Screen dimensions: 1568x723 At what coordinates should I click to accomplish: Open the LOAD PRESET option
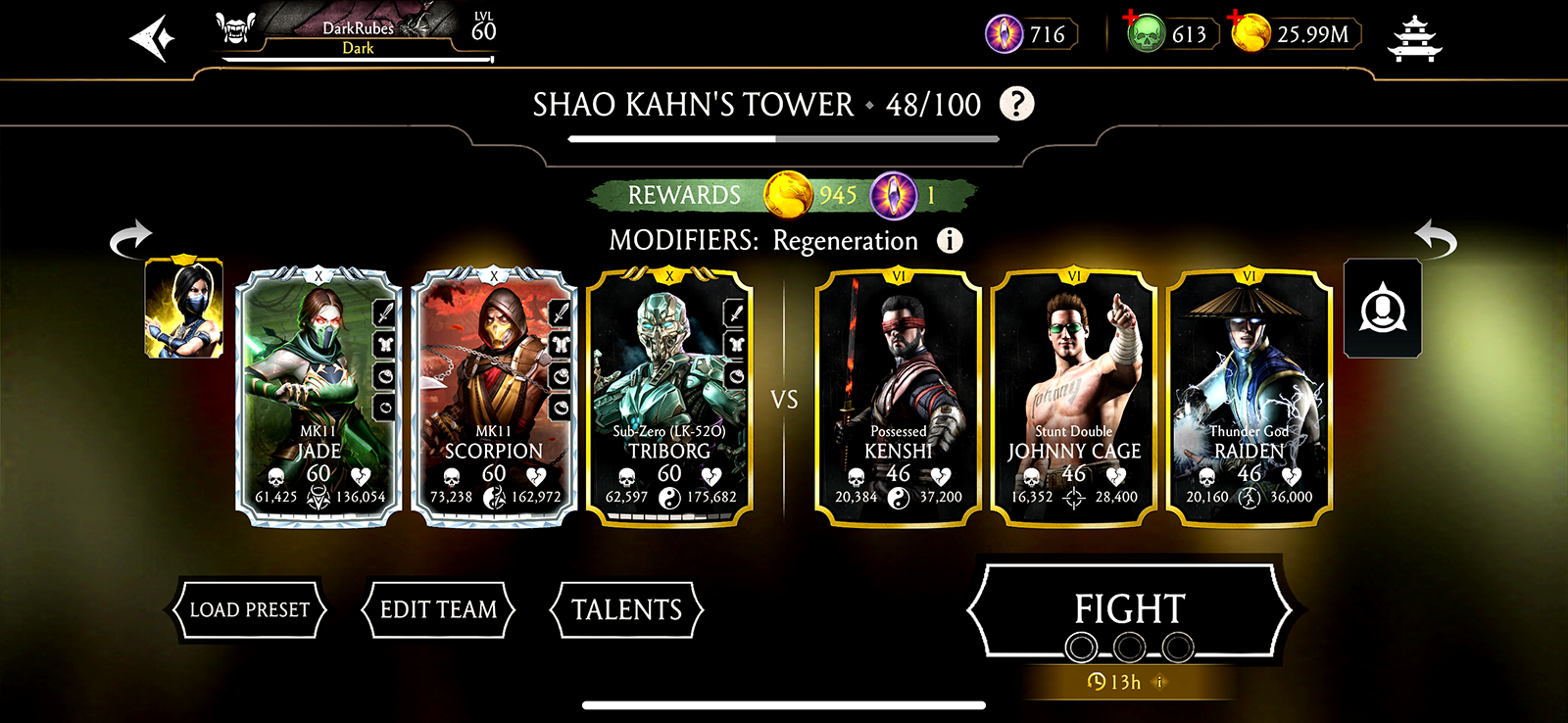coord(249,610)
